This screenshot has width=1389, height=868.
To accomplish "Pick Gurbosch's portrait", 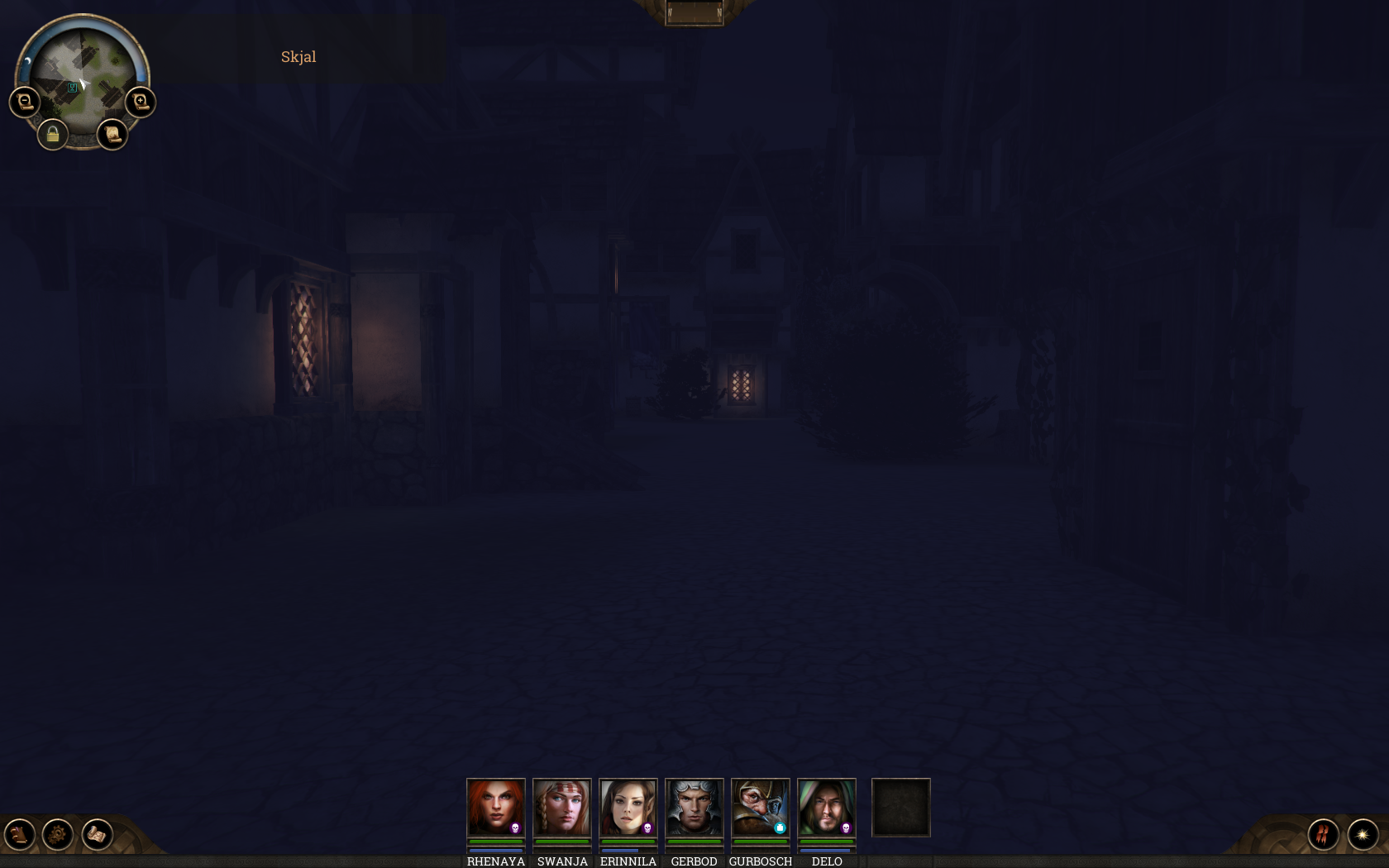I will coord(761,808).
